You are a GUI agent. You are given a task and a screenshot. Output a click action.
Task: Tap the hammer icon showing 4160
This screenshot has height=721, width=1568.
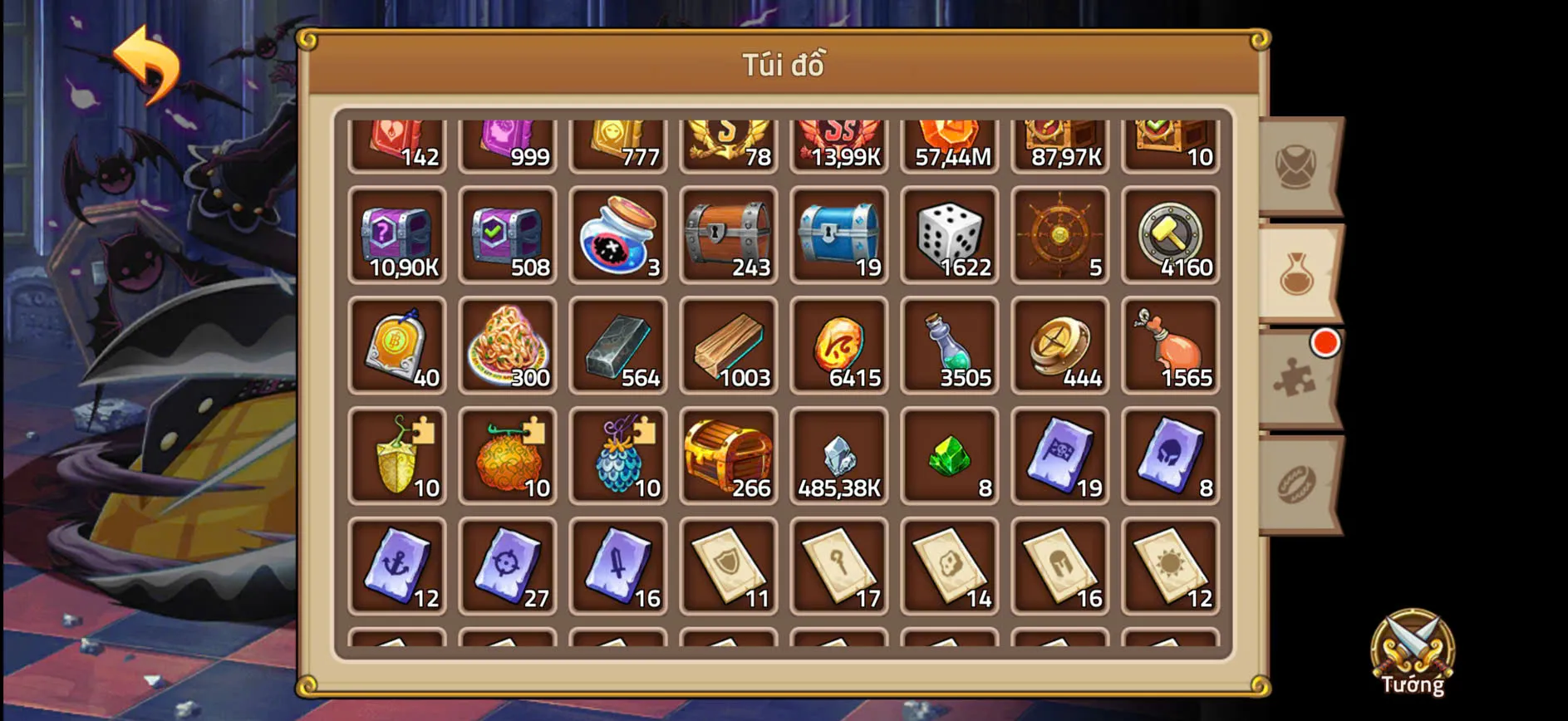pos(1172,237)
